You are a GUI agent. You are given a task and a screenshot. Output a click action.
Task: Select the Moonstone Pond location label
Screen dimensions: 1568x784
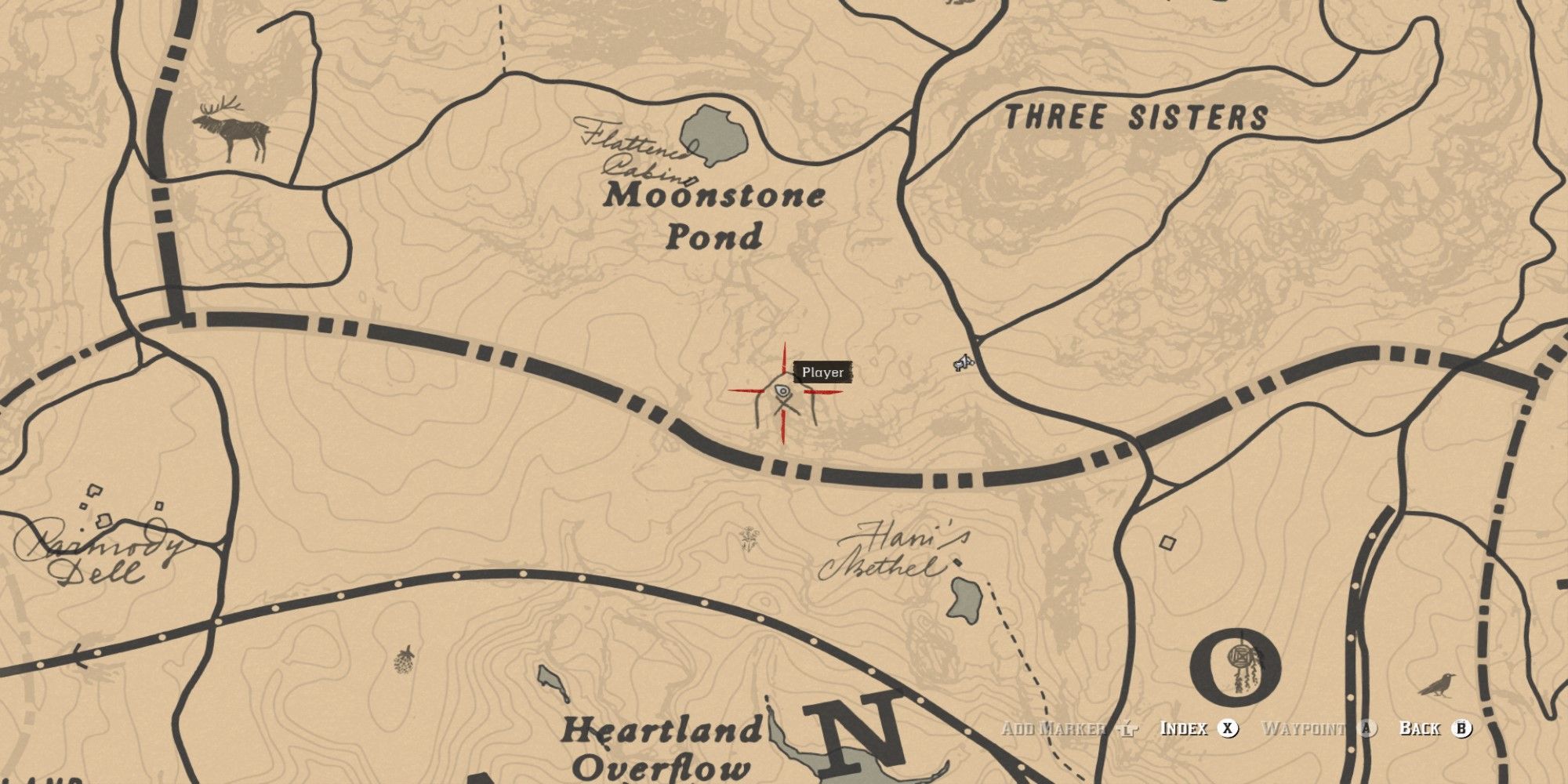click(715, 216)
